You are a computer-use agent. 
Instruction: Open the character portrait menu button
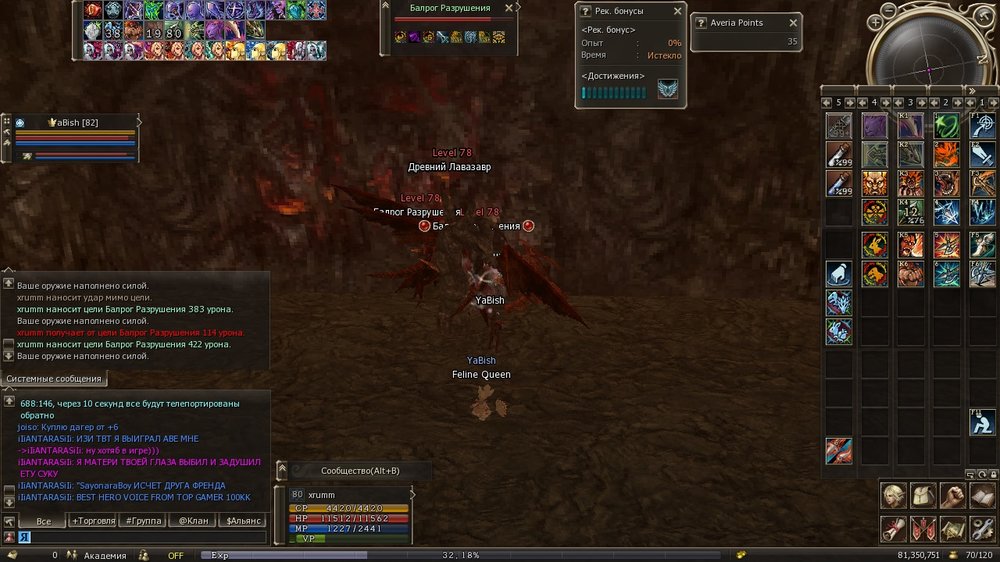[x=891, y=495]
